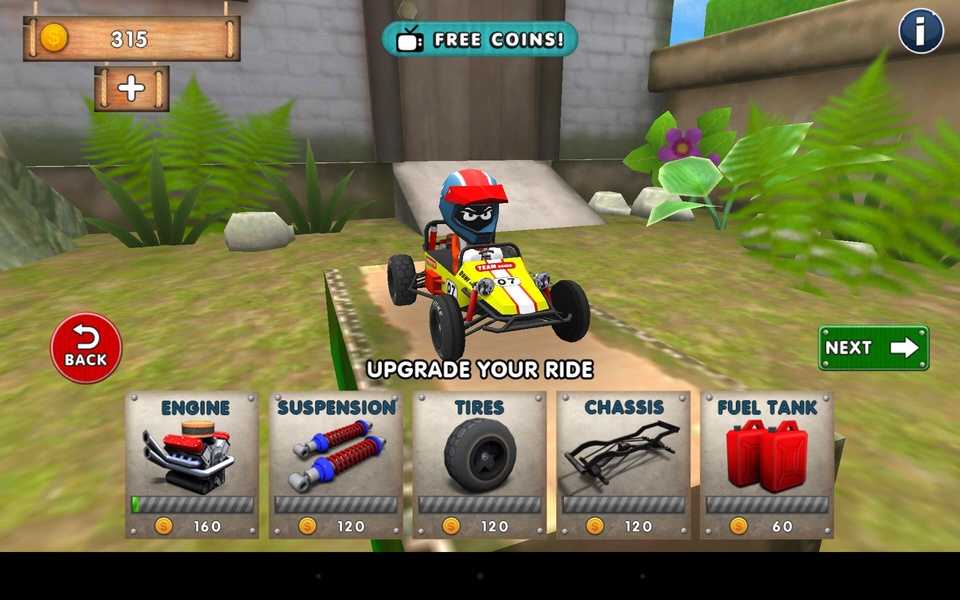Go back with the red Back button
960x600 pixels.
coord(86,349)
